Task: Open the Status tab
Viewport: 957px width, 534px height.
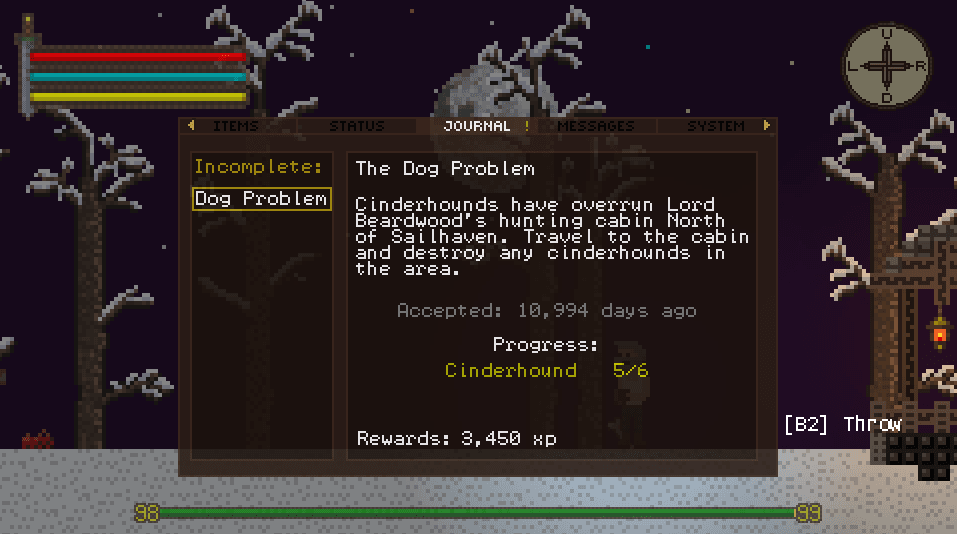Action: (357, 126)
